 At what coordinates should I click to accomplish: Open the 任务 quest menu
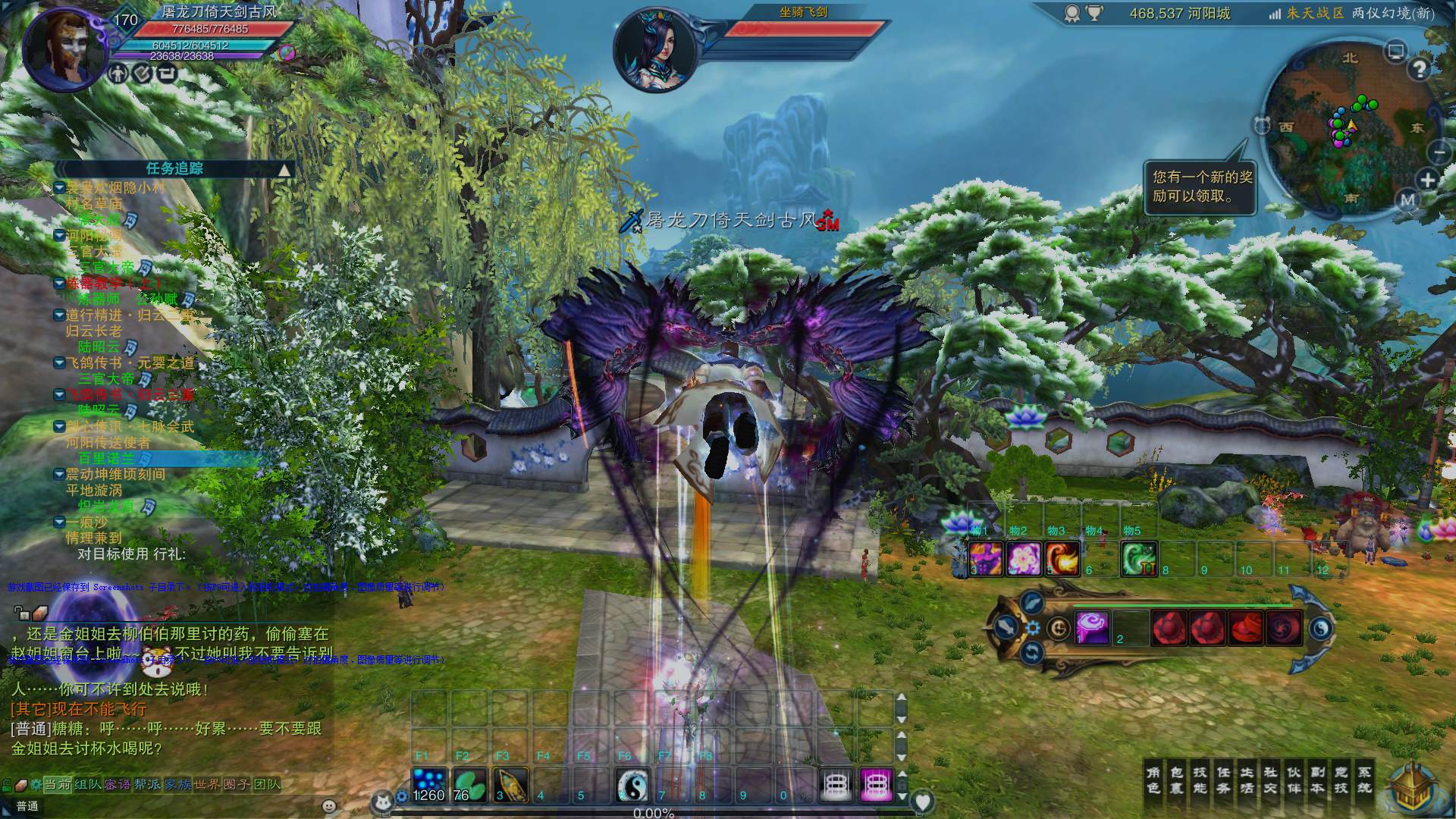point(1224,780)
